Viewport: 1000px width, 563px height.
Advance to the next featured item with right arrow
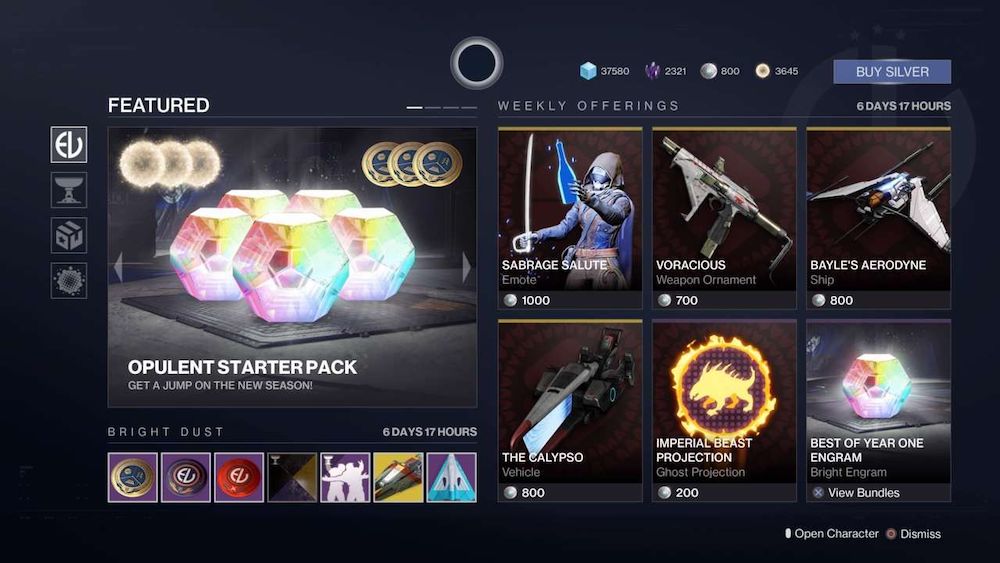point(466,267)
